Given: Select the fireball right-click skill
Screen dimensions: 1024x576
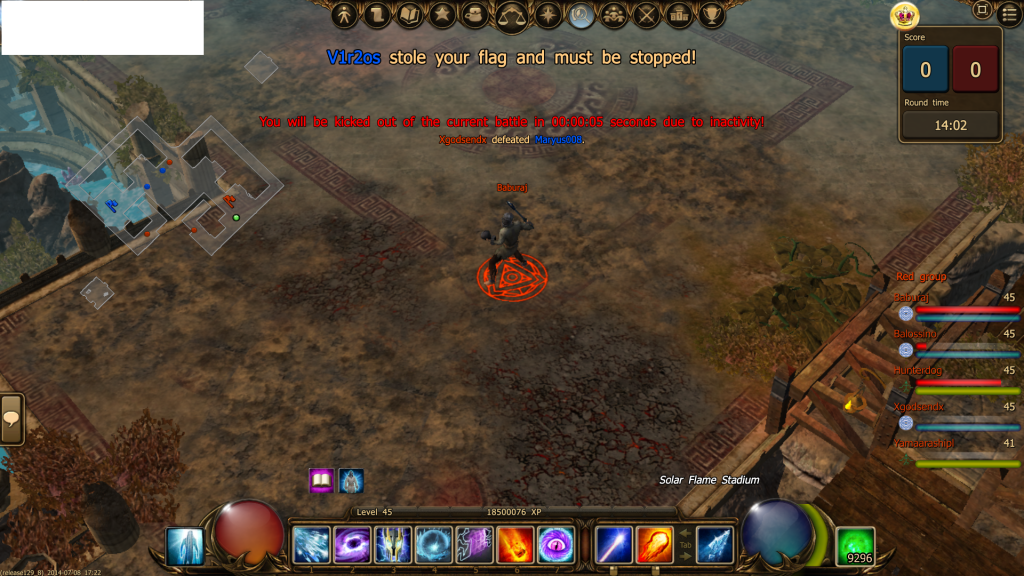Looking at the screenshot, I should coord(655,545).
